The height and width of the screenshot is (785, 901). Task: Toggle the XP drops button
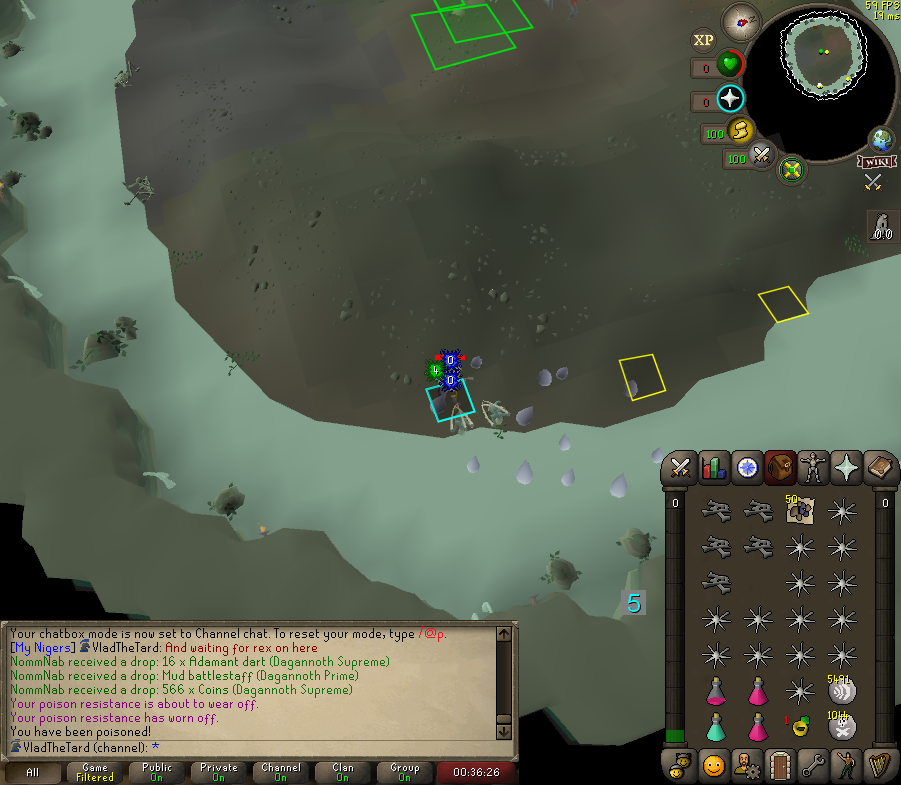(704, 40)
